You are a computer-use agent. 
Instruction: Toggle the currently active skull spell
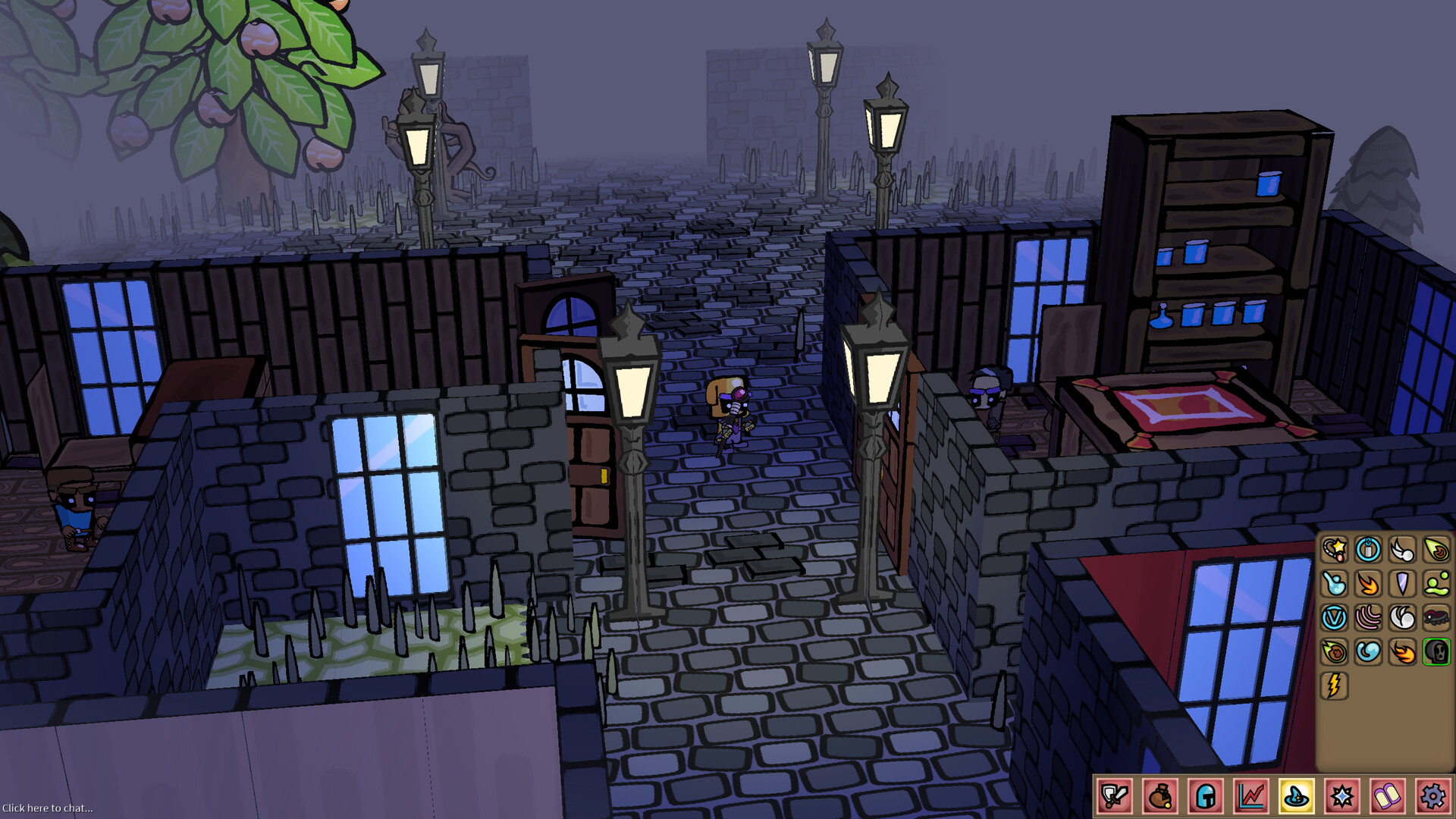[x=1434, y=652]
